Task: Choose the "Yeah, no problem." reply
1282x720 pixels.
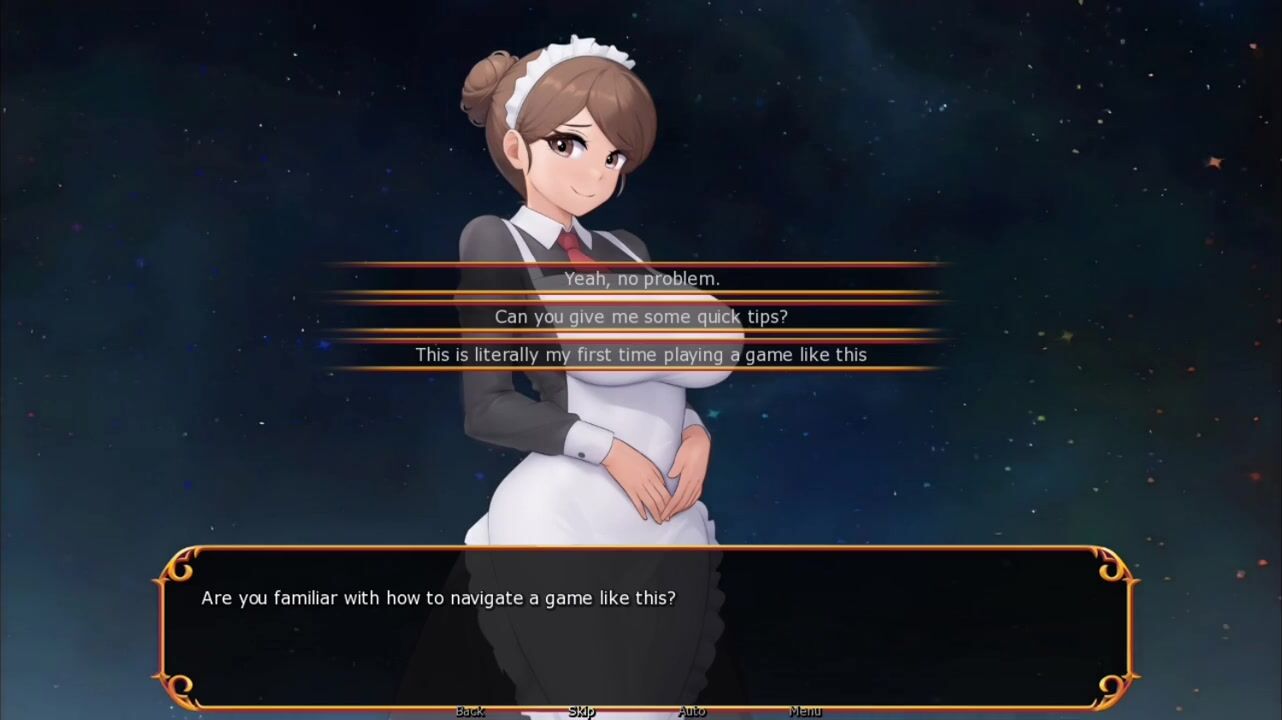Action: (641, 279)
